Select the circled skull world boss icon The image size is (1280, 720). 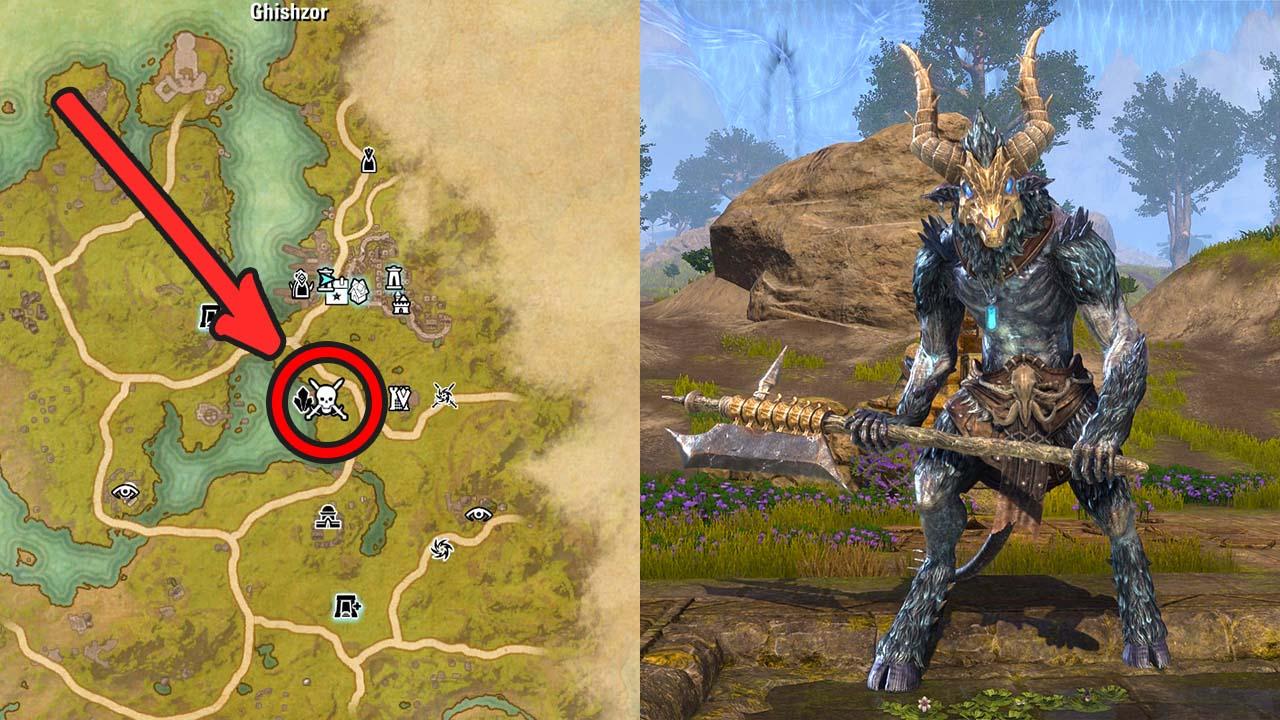pos(325,400)
